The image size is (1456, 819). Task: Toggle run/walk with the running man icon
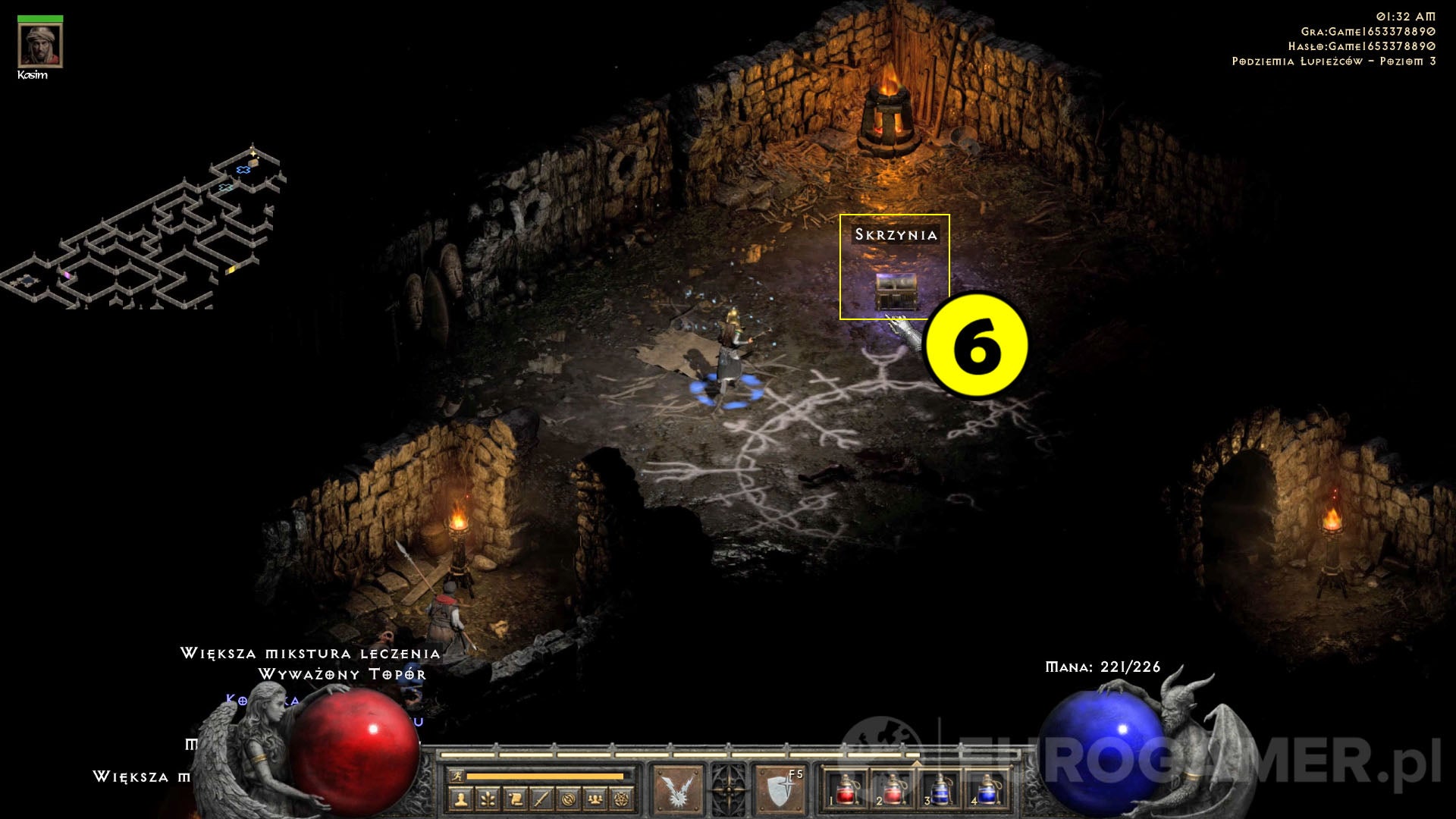coord(457,776)
